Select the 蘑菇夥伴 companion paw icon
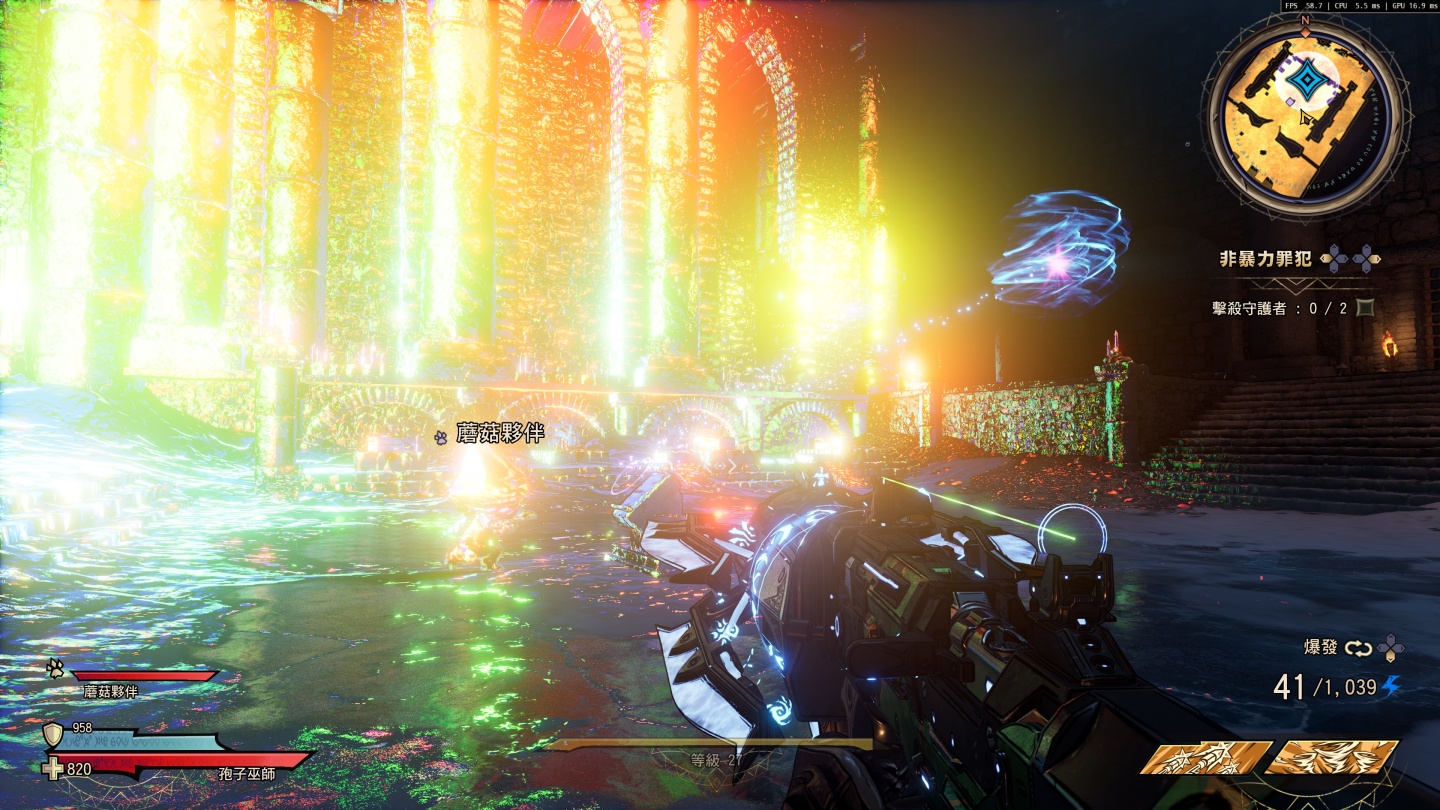Viewport: 1440px width, 810px height. coord(55,668)
